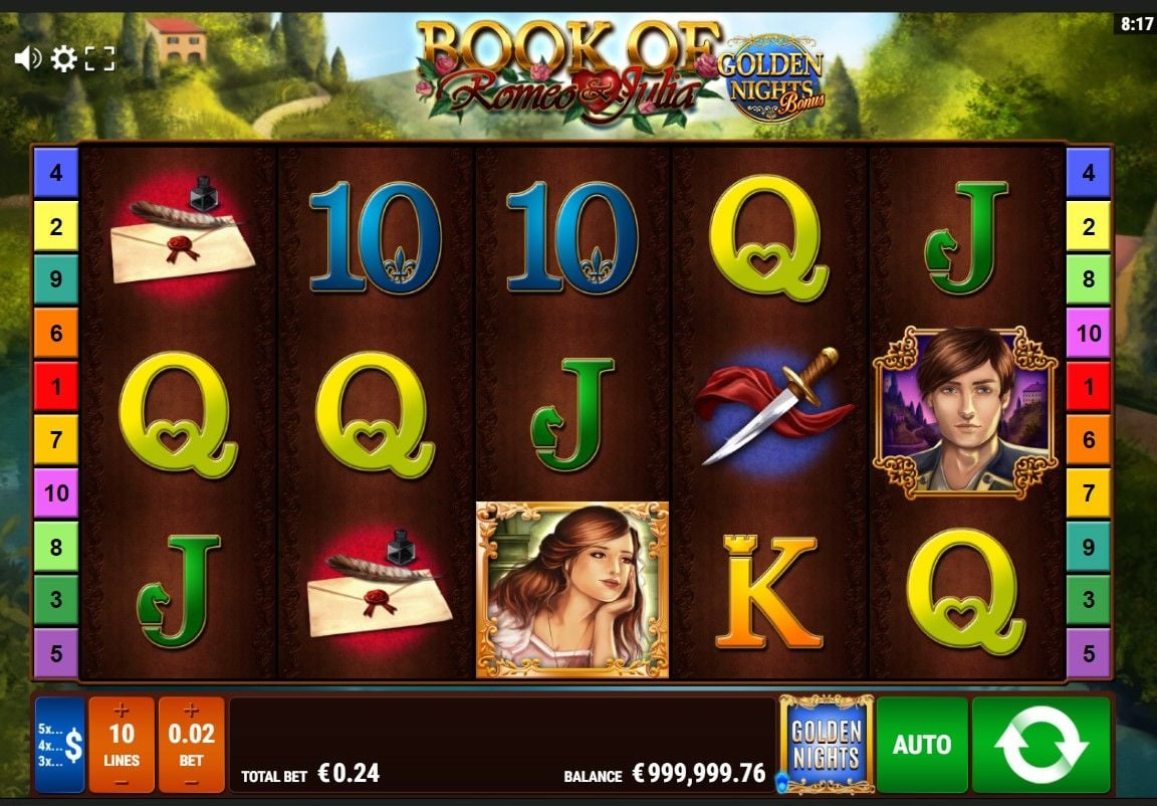Start autoplay with the AUTO button
Viewport: 1157px width, 806px height.
[x=922, y=745]
